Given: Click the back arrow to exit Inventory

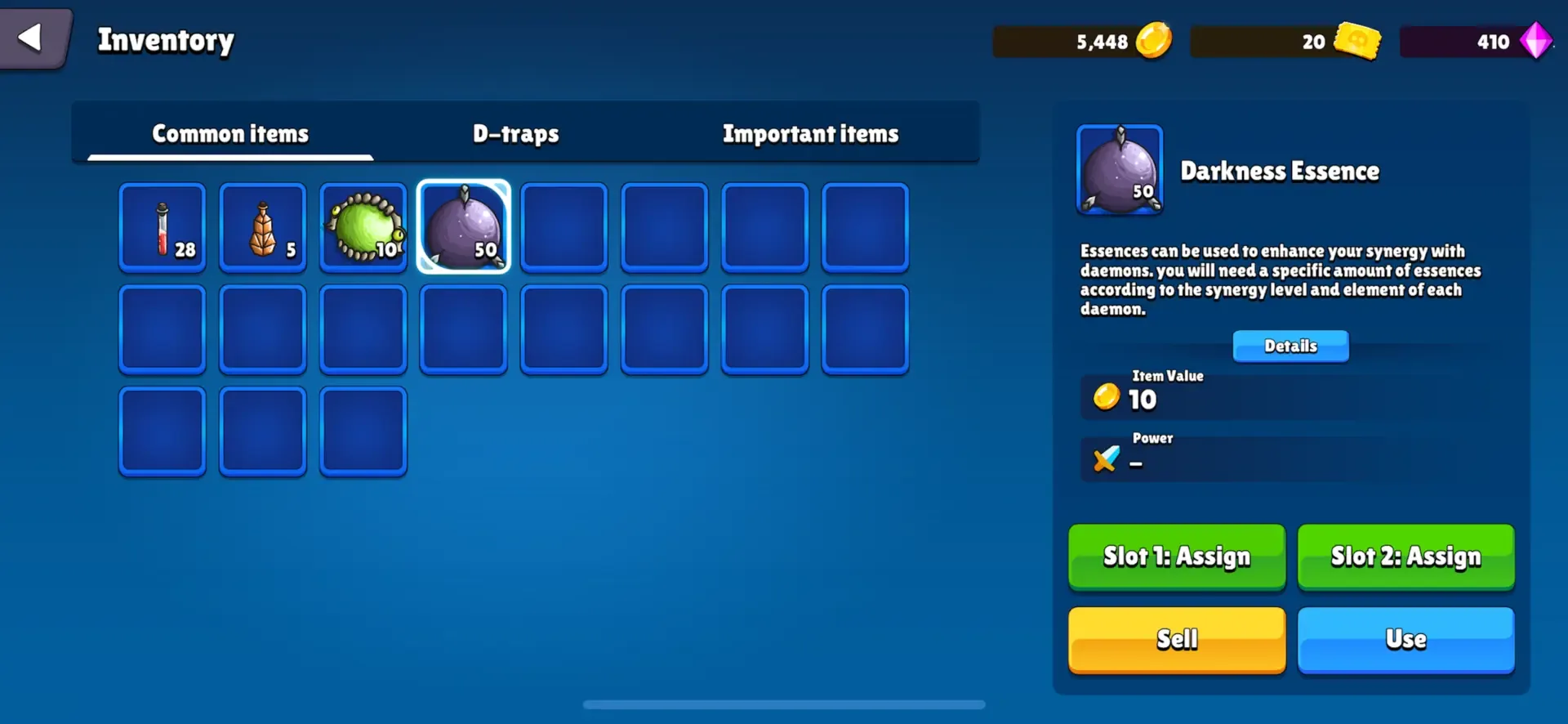Looking at the screenshot, I should (29, 37).
